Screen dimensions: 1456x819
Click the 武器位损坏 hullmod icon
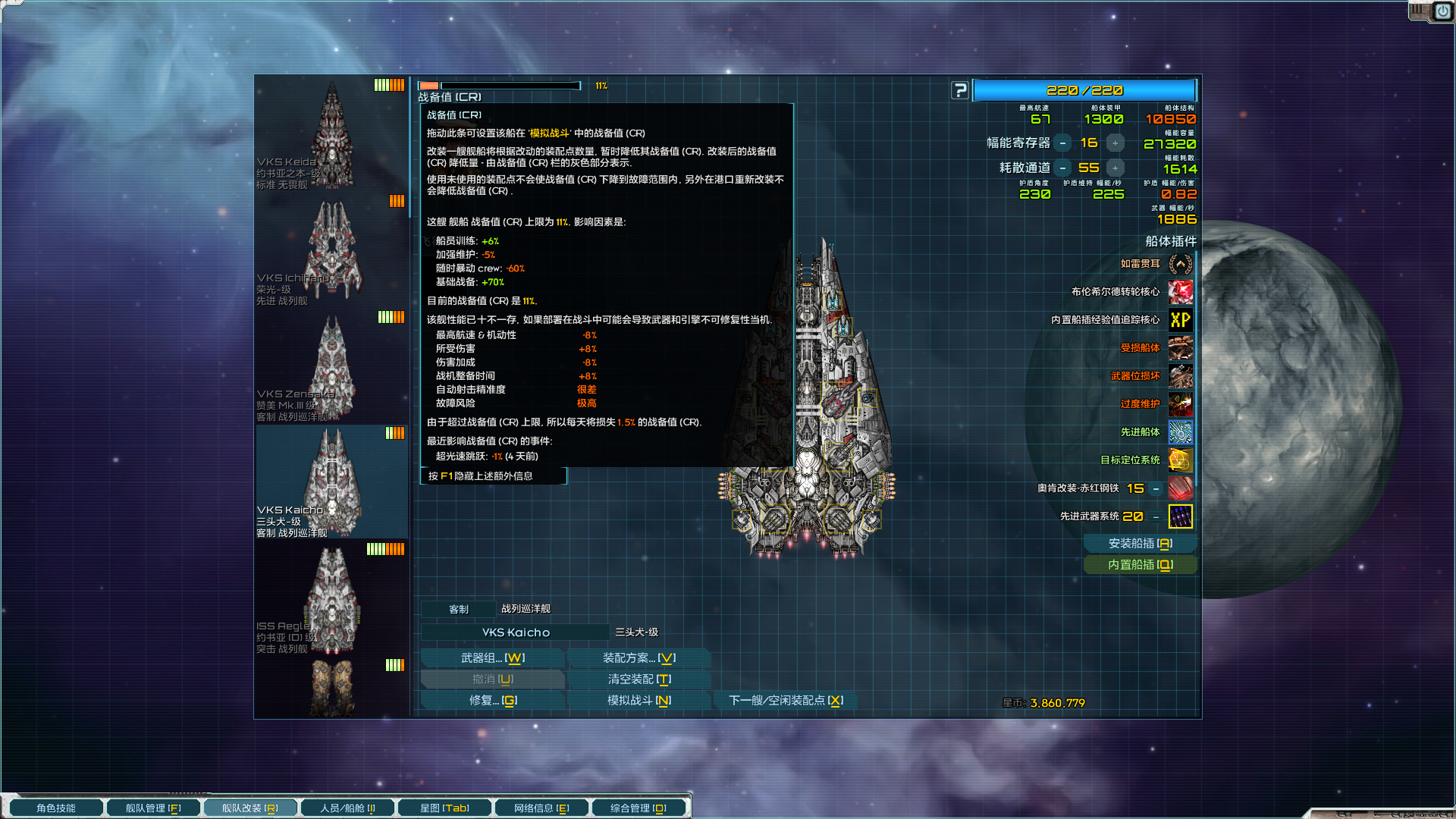[x=1181, y=376]
